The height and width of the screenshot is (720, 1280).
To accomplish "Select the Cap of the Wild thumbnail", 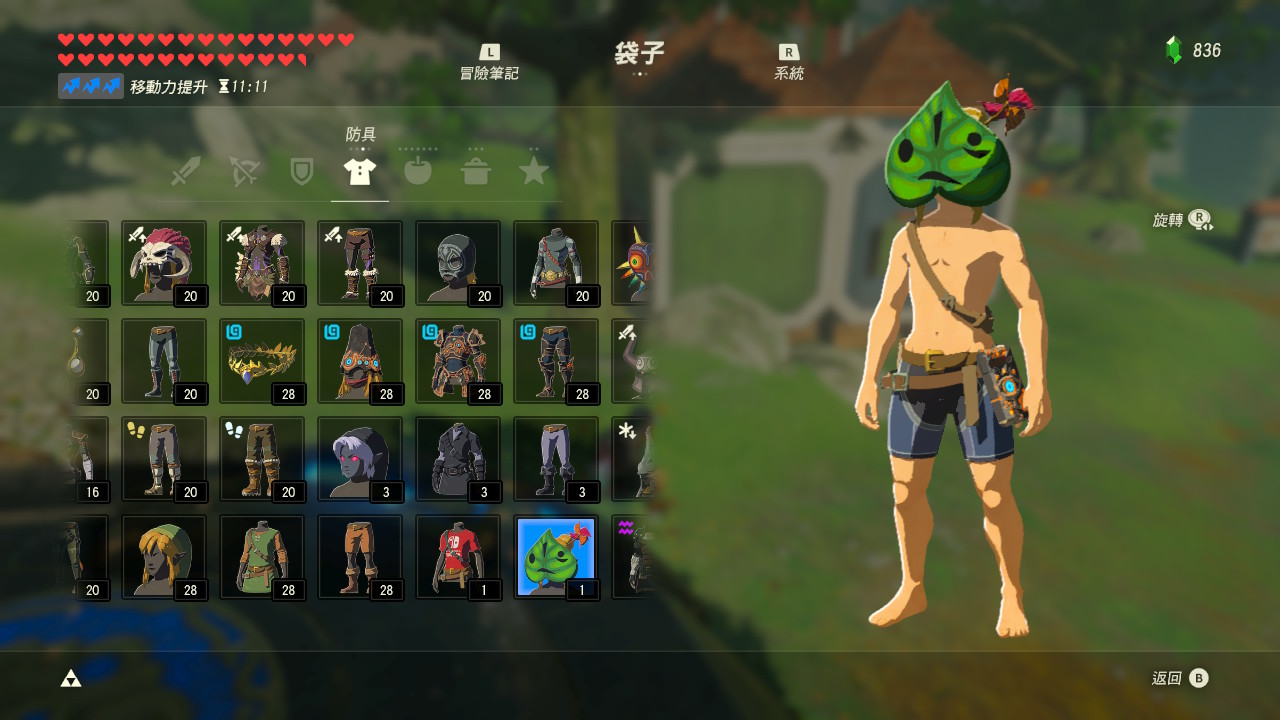I will 164,557.
